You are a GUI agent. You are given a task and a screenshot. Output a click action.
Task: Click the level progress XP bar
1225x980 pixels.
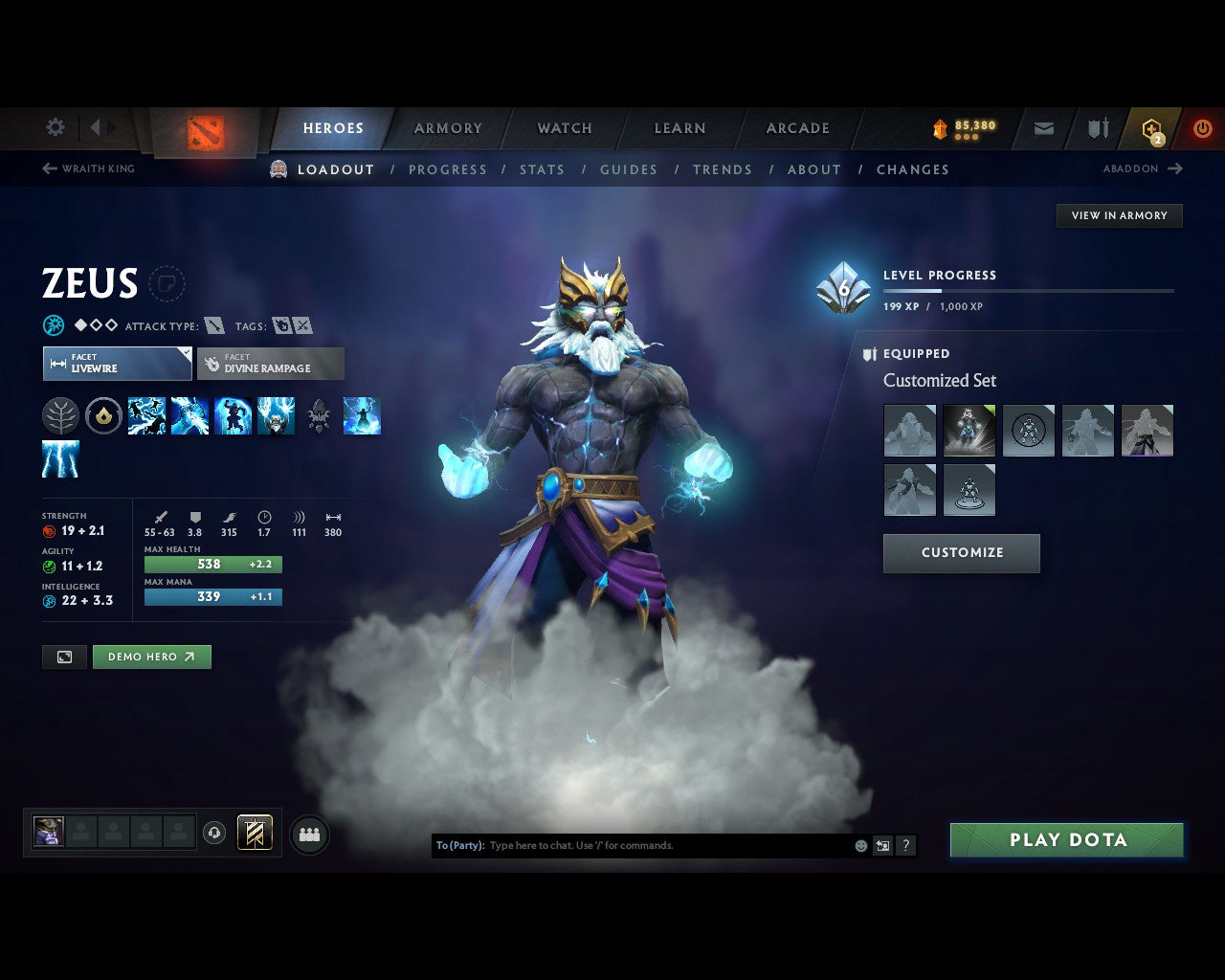click(1029, 290)
